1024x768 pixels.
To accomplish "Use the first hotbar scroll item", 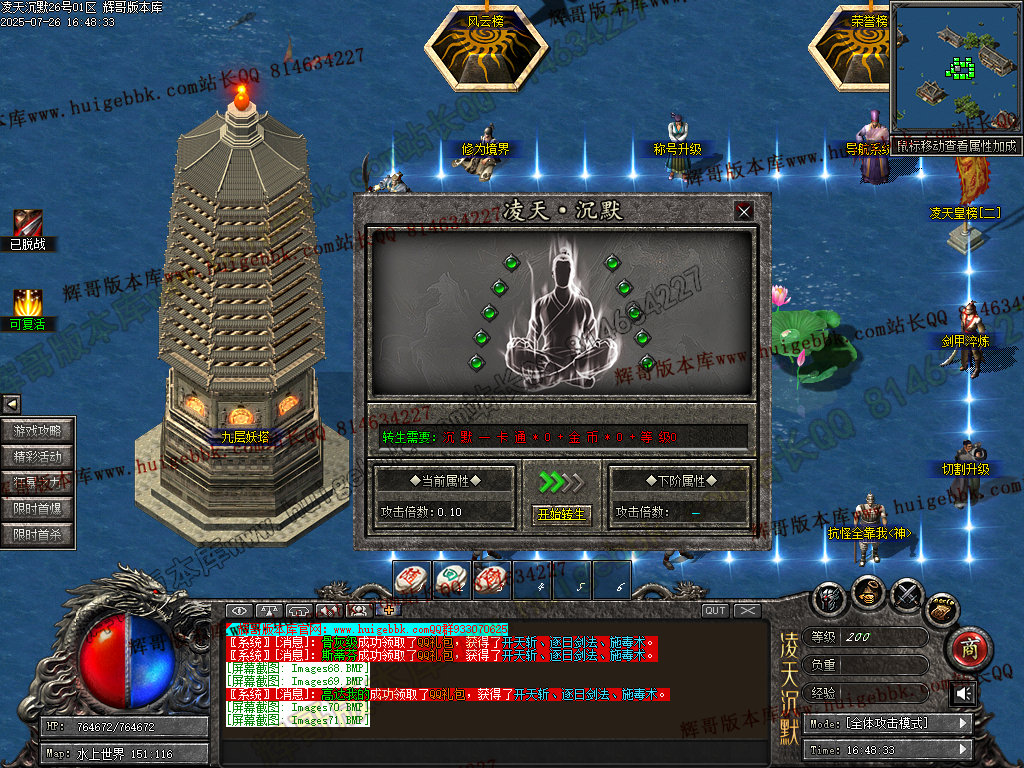I will (x=412, y=580).
